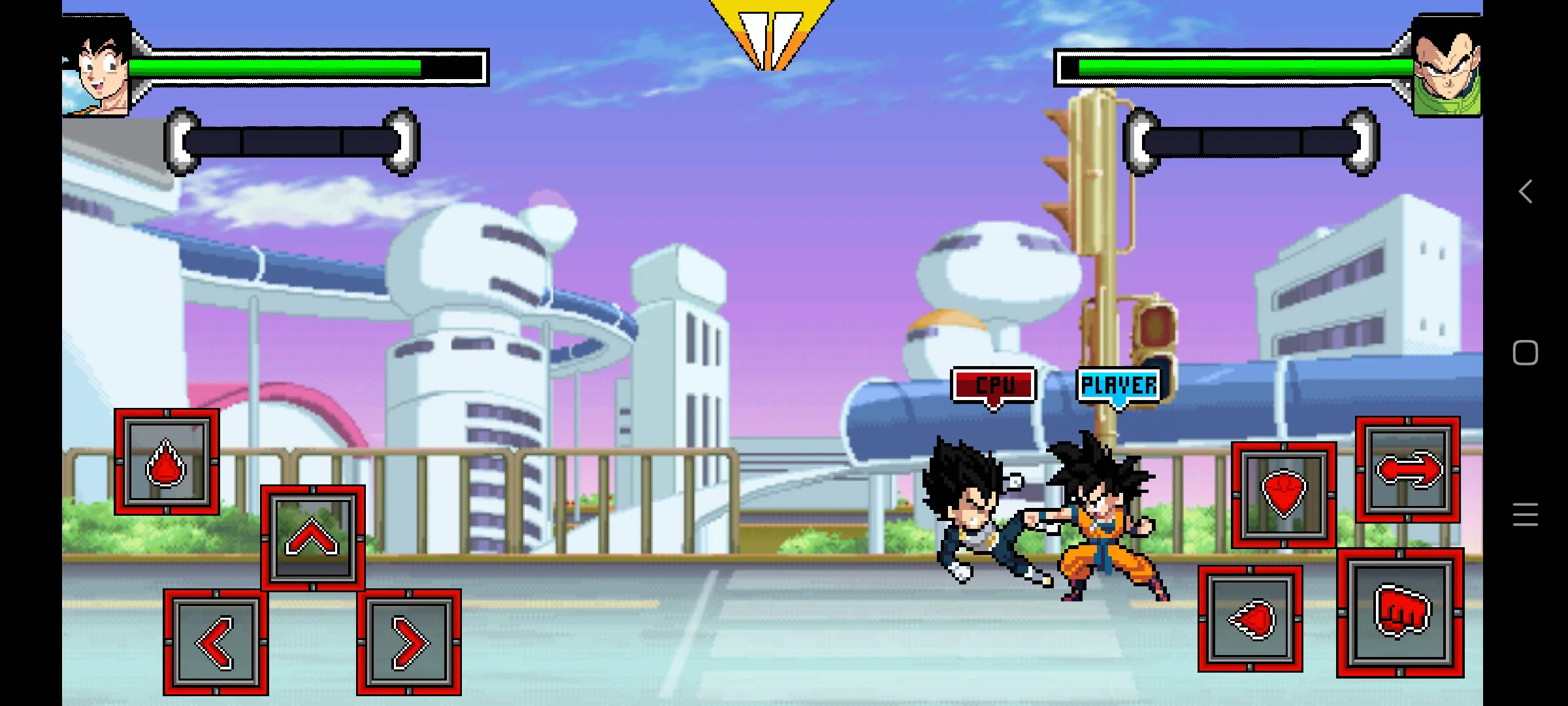Activate the red flame charge button
Image resolution: width=1568 pixels, height=706 pixels.
[x=167, y=462]
